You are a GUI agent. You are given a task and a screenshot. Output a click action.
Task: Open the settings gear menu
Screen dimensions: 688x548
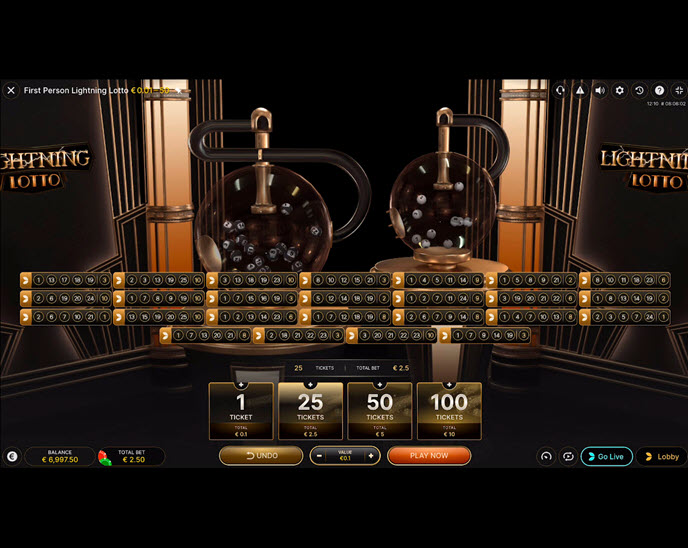tap(620, 90)
